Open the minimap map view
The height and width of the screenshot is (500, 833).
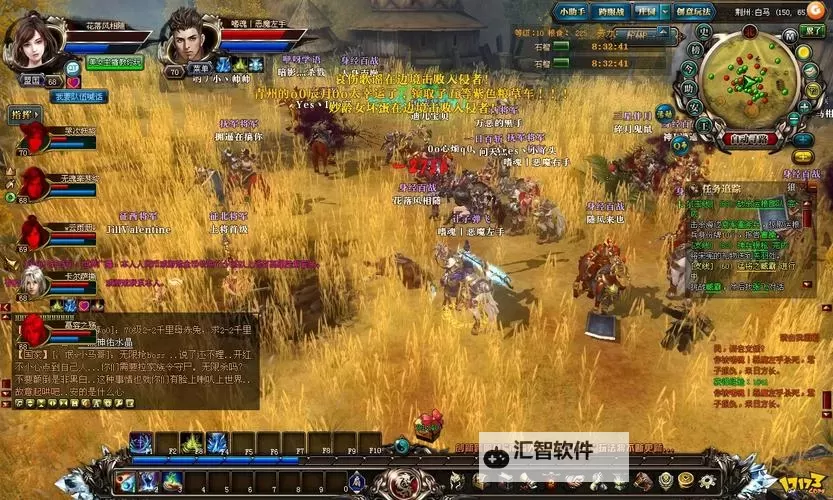click(746, 77)
